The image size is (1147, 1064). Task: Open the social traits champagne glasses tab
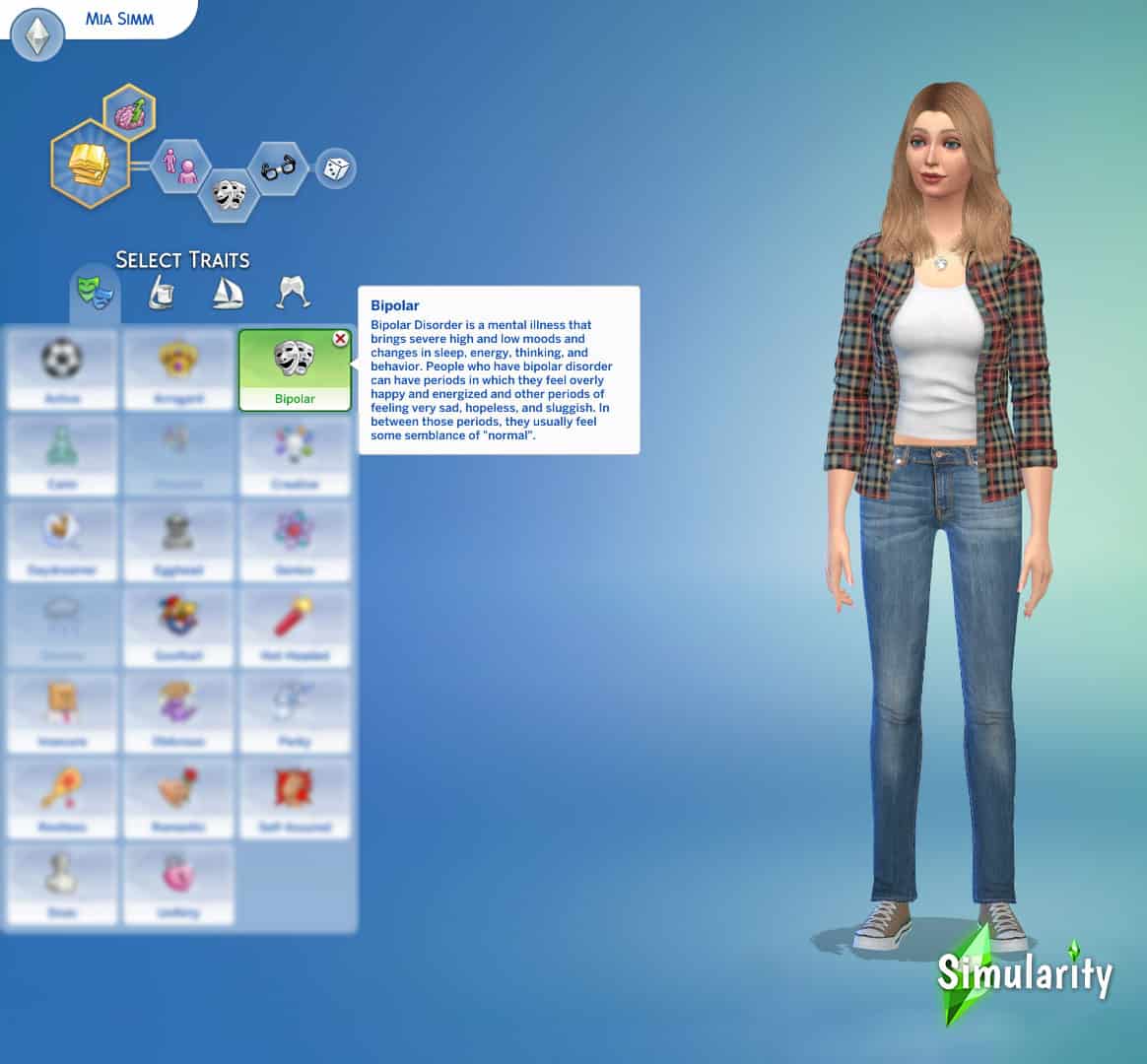[x=292, y=293]
